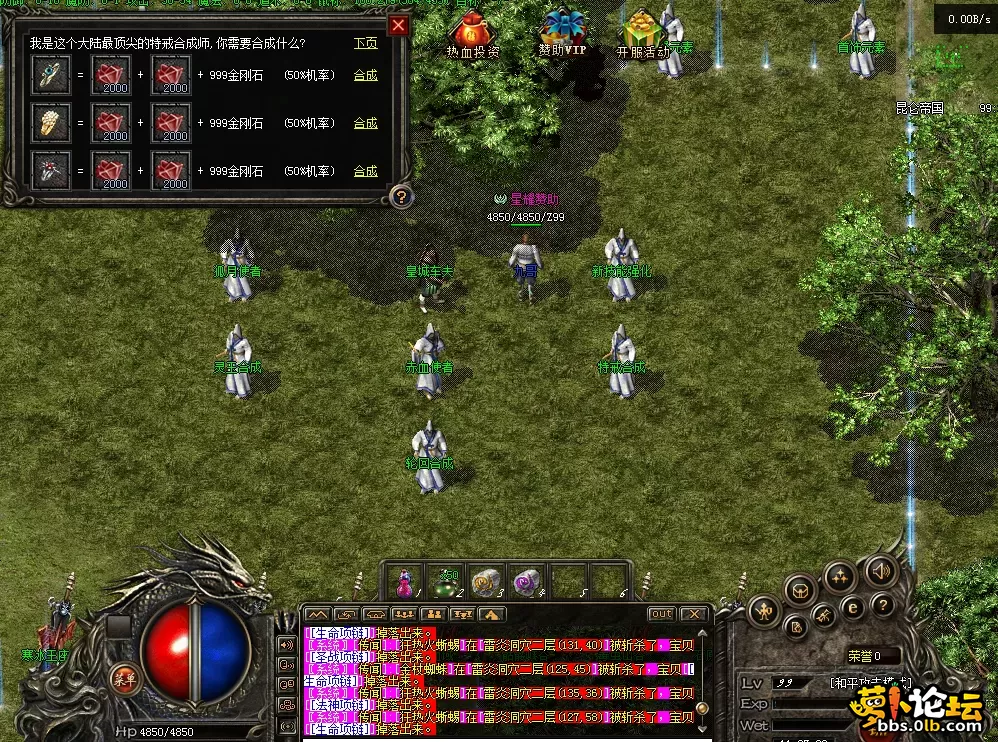The image size is (998, 742).
Task: Open the round help question mark button
Action: pyautogui.click(x=881, y=606)
